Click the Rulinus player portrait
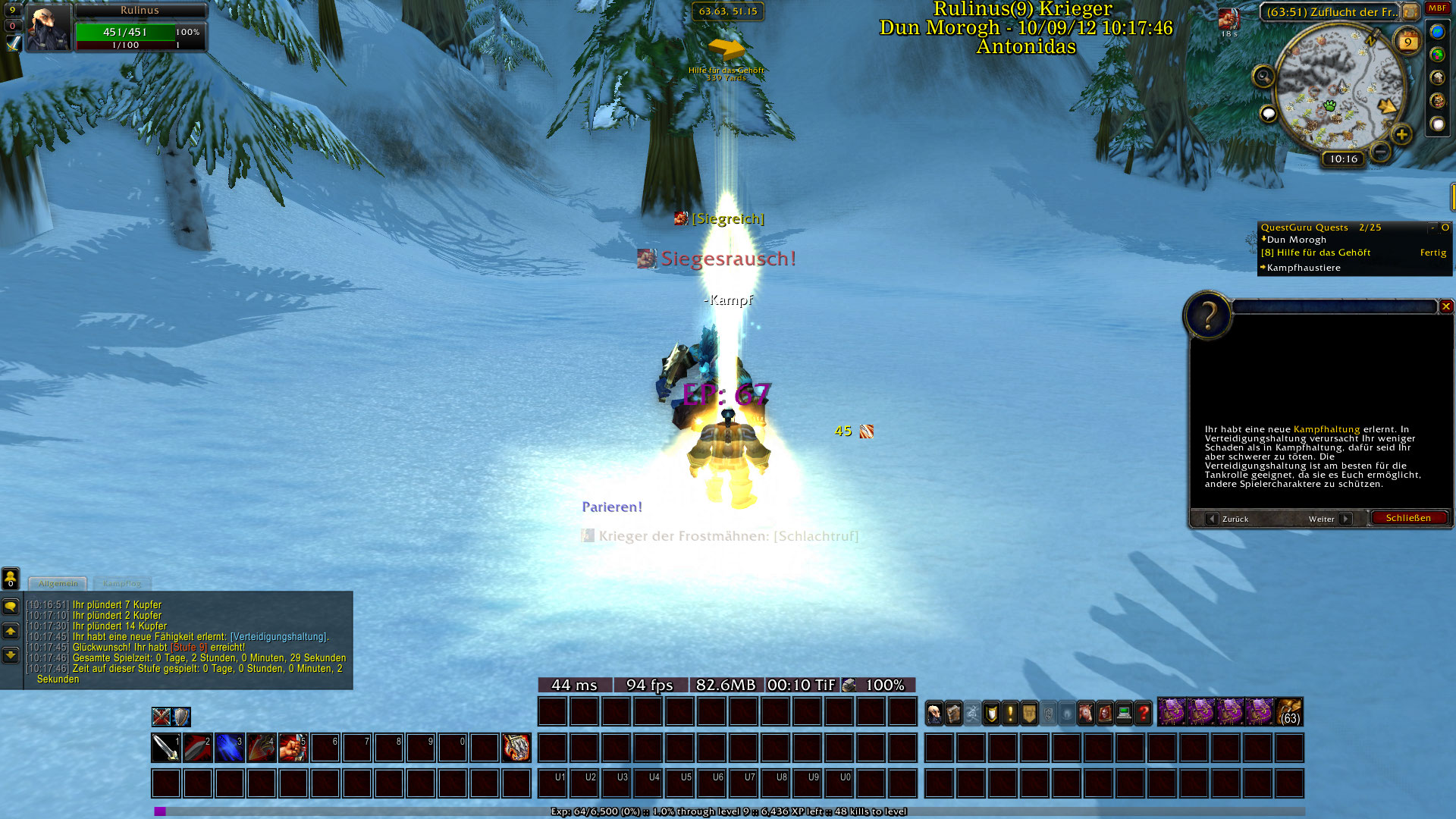This screenshot has height=819, width=1456. point(49,28)
